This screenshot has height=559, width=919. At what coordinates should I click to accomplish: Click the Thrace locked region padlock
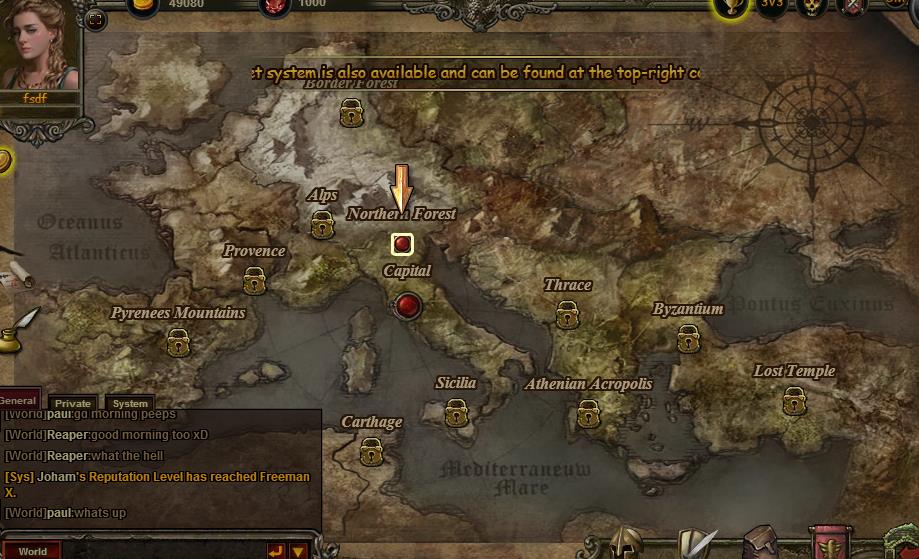[x=567, y=314]
